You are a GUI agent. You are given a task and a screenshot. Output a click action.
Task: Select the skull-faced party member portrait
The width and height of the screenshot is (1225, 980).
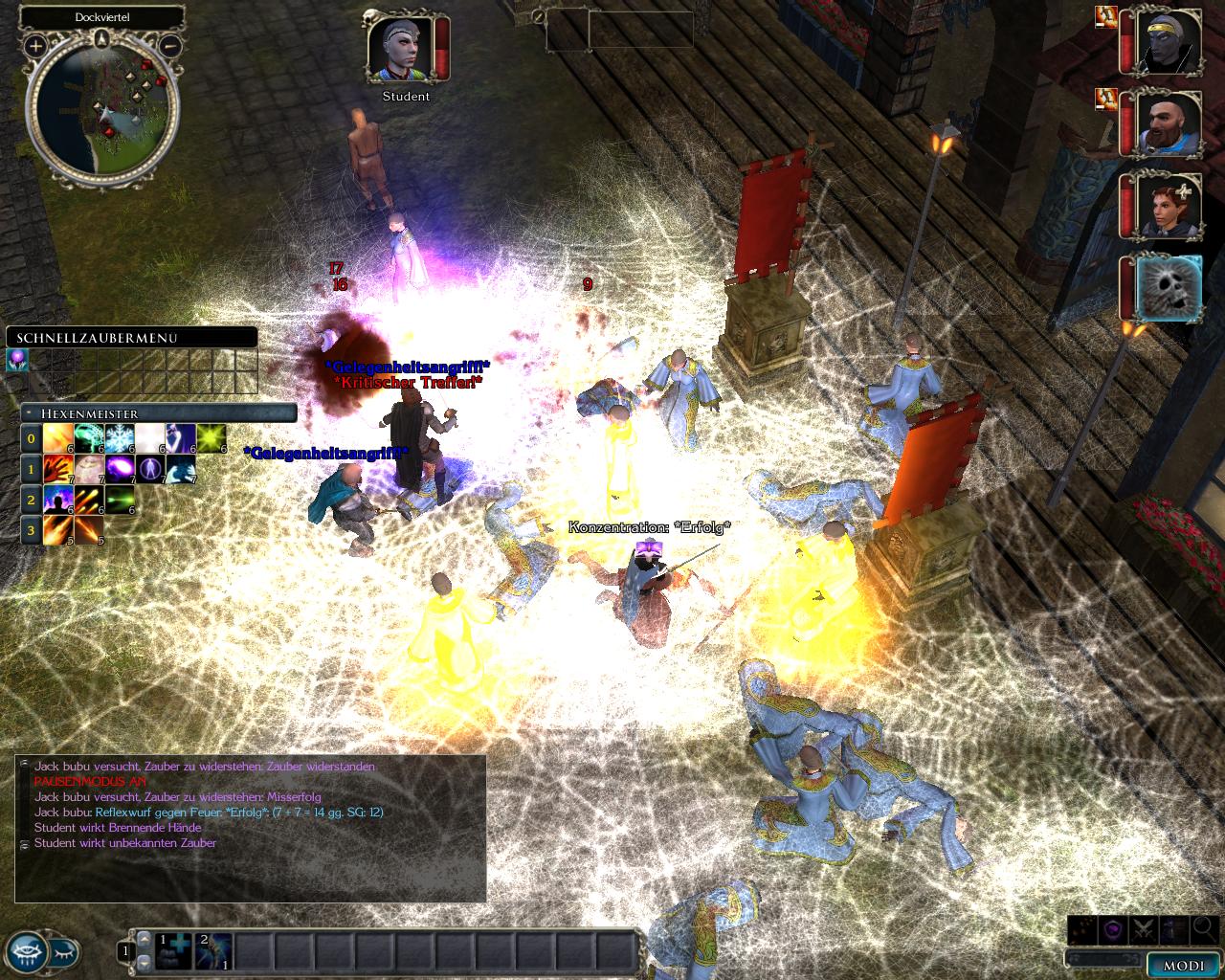(1169, 289)
